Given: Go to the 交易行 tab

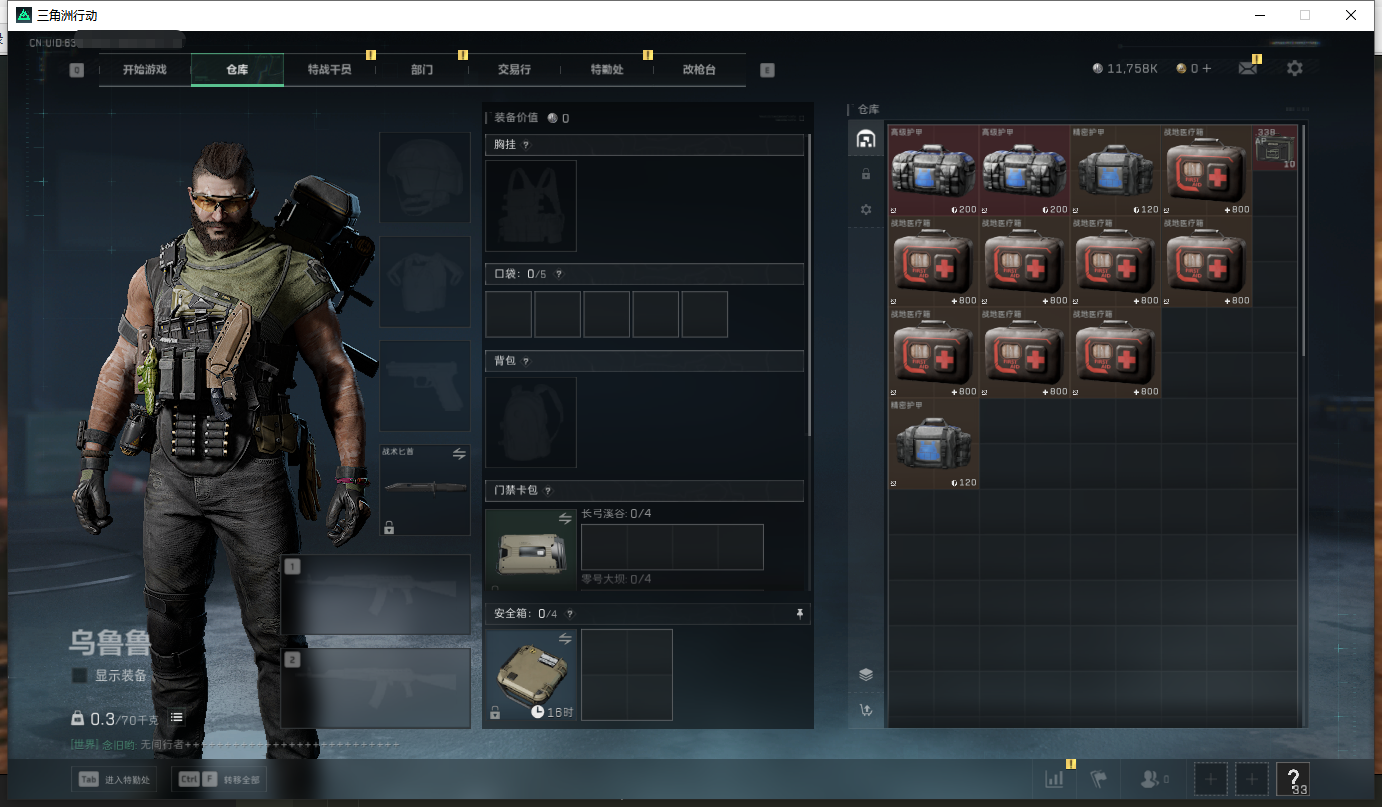Looking at the screenshot, I should pyautogui.click(x=514, y=70).
